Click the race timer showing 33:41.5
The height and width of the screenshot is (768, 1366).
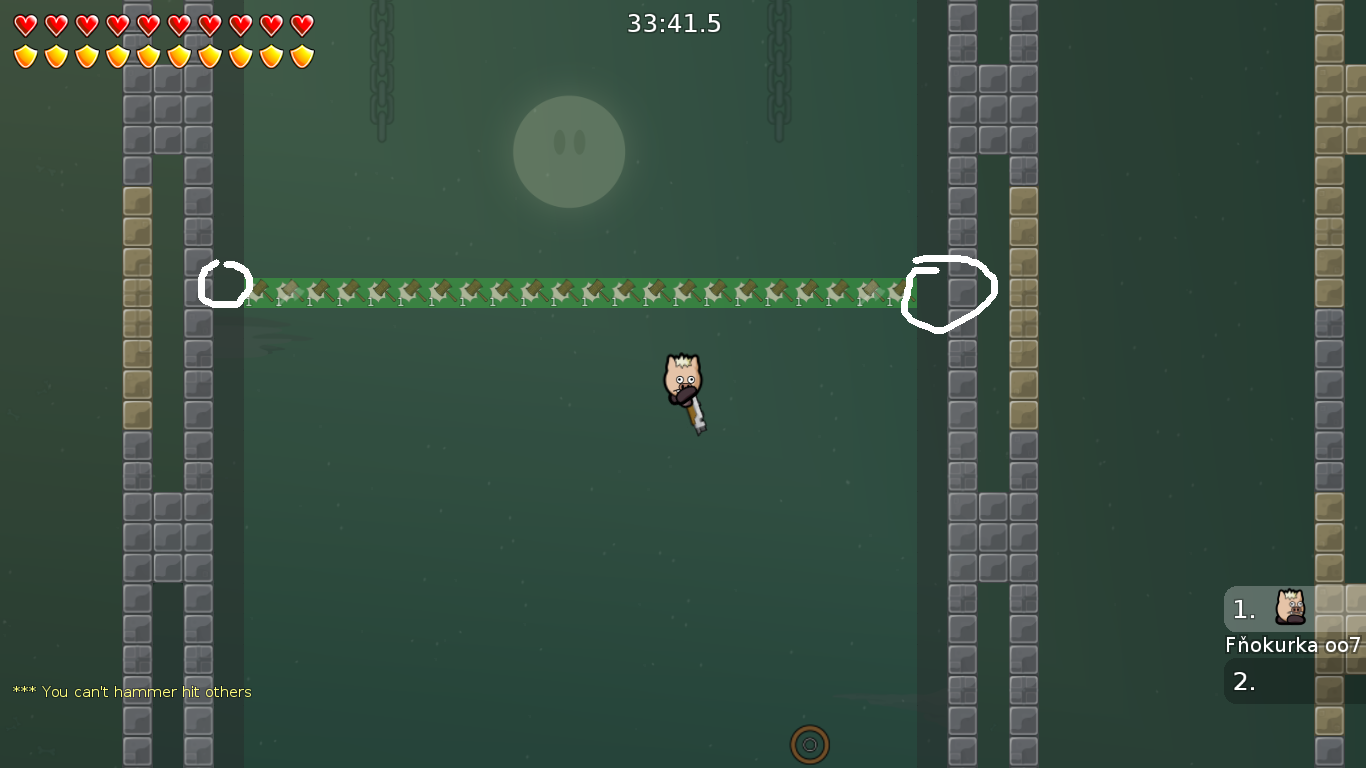(x=674, y=23)
